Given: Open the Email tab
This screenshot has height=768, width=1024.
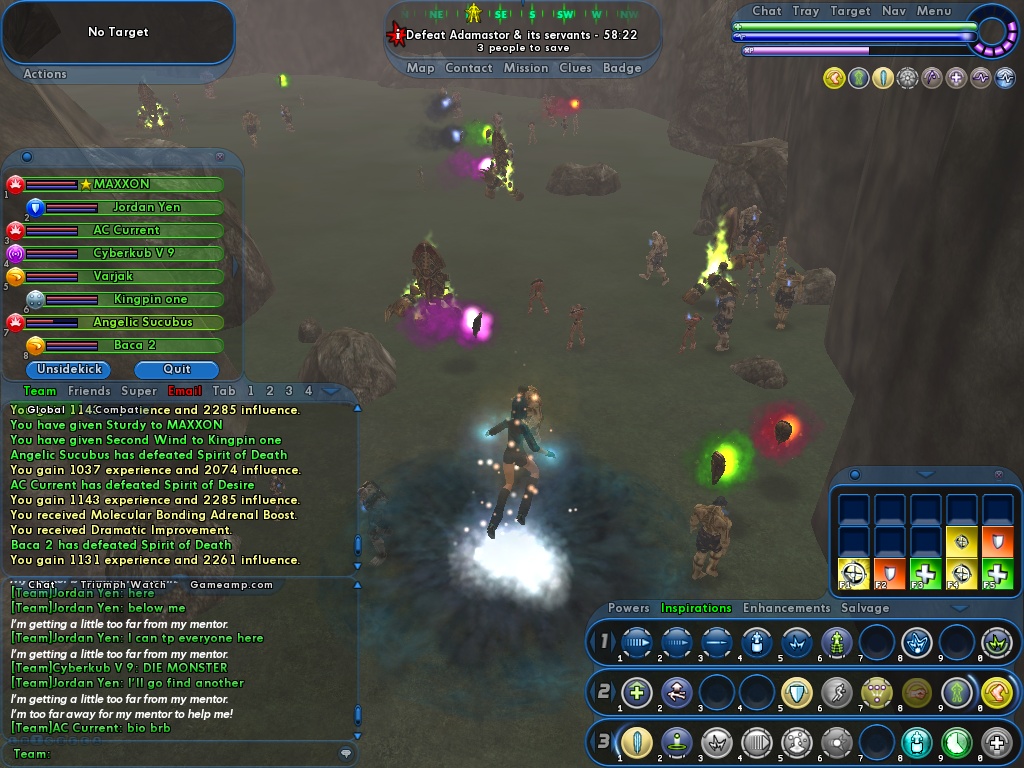Looking at the screenshot, I should pos(184,391).
